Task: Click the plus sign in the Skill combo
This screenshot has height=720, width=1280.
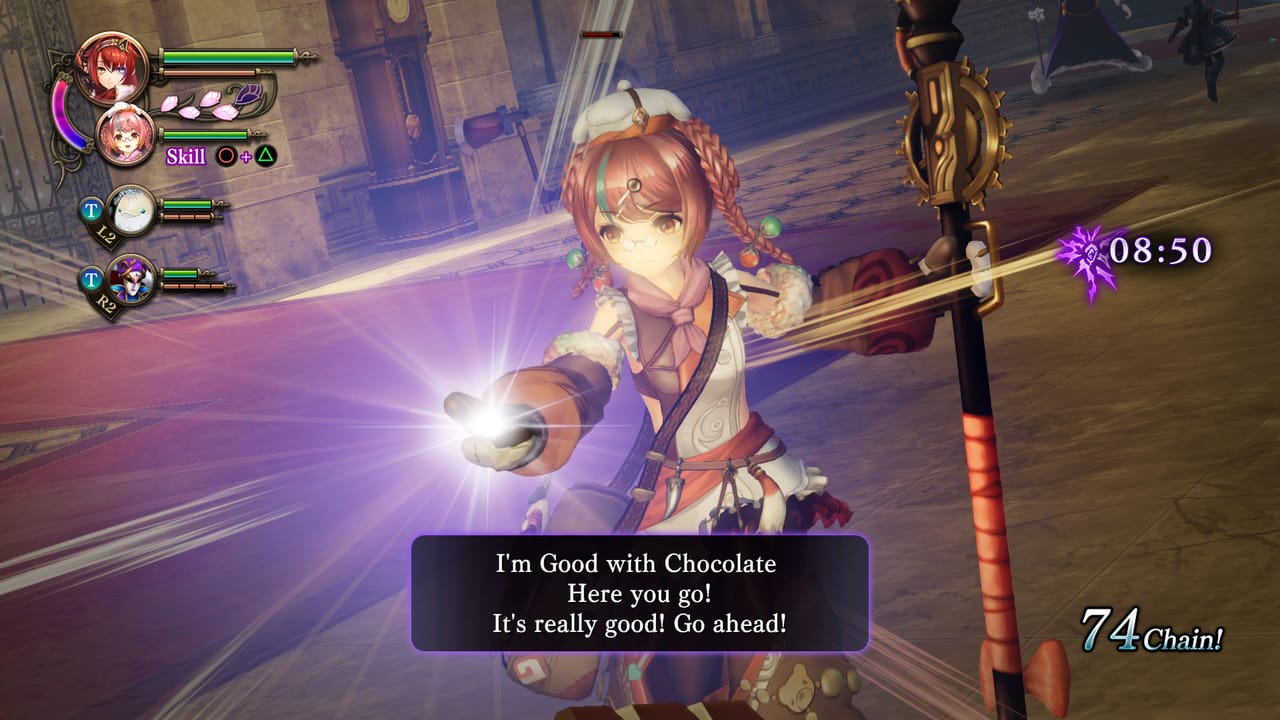Action: 245,156
